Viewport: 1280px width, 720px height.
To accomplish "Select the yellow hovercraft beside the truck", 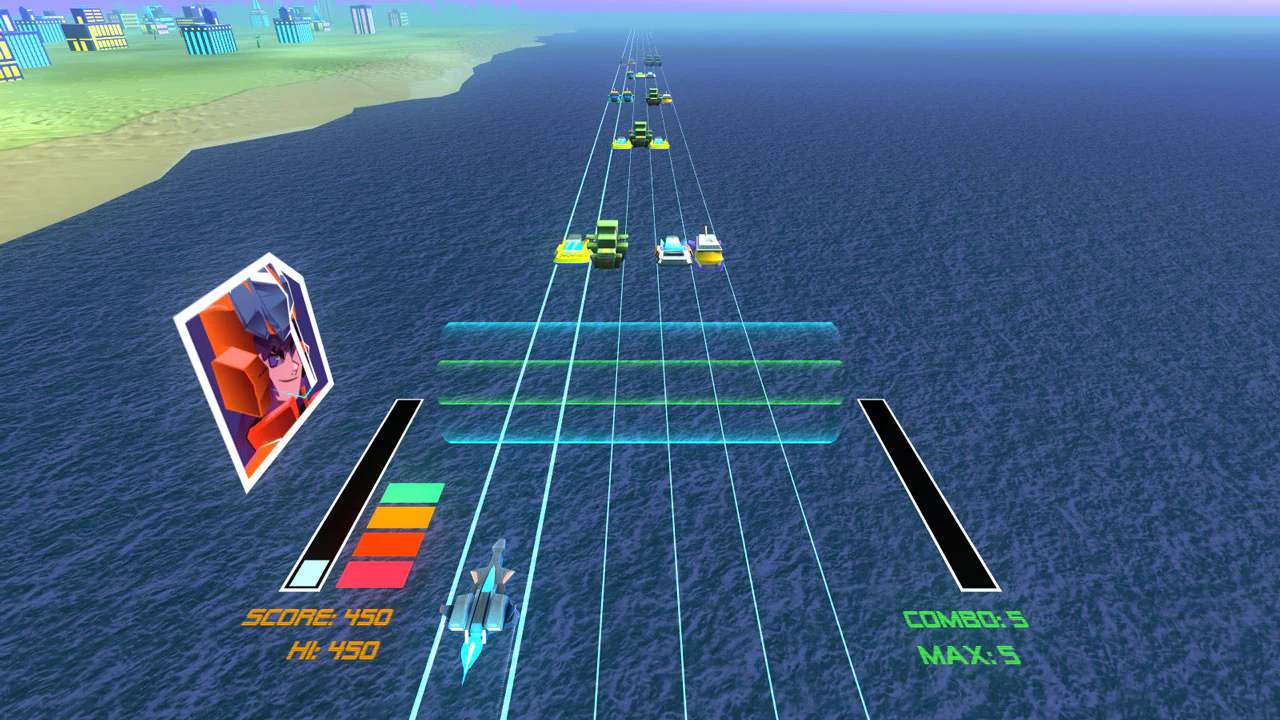I will [573, 250].
